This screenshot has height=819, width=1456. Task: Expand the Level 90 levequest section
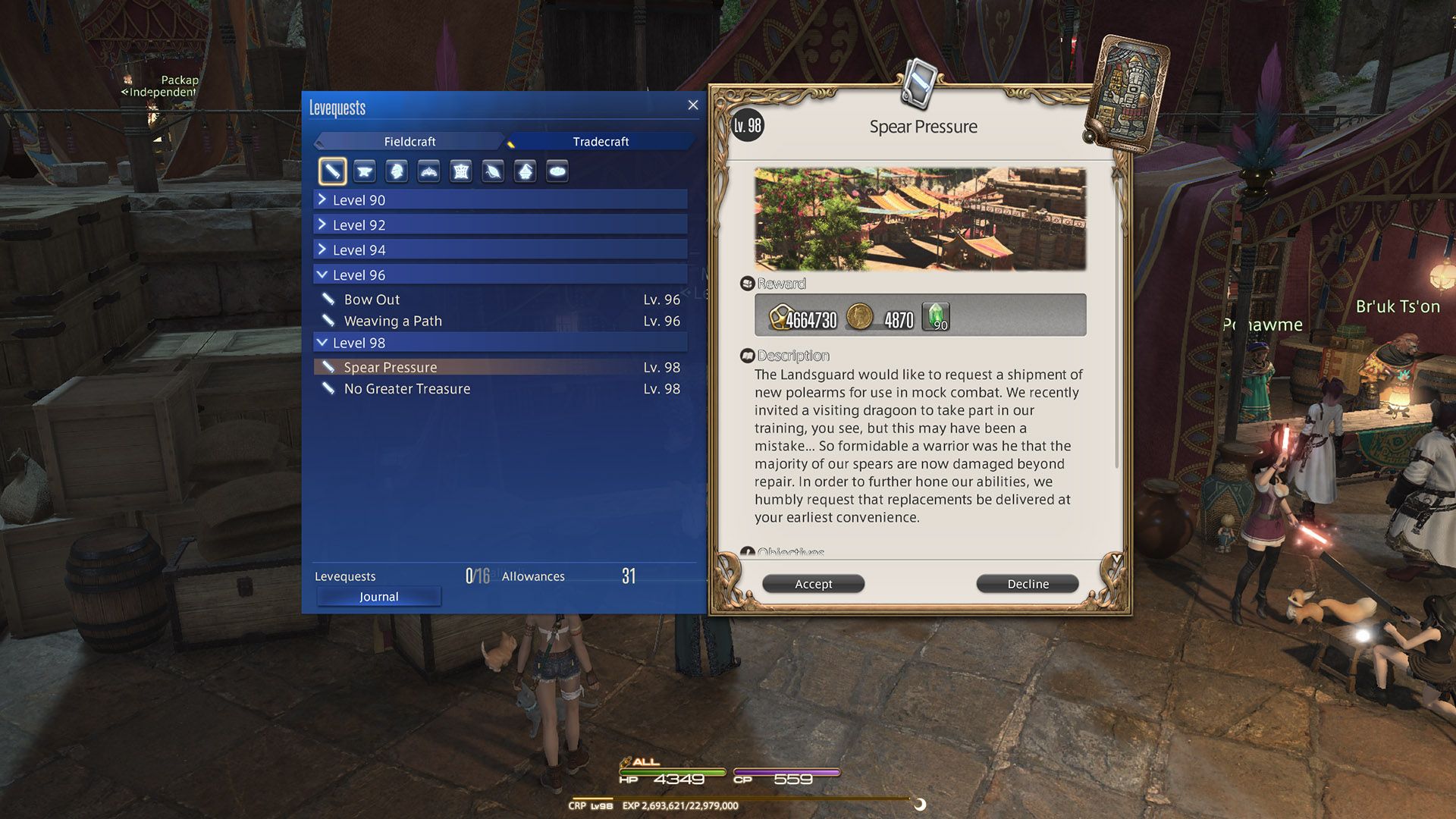pos(500,199)
